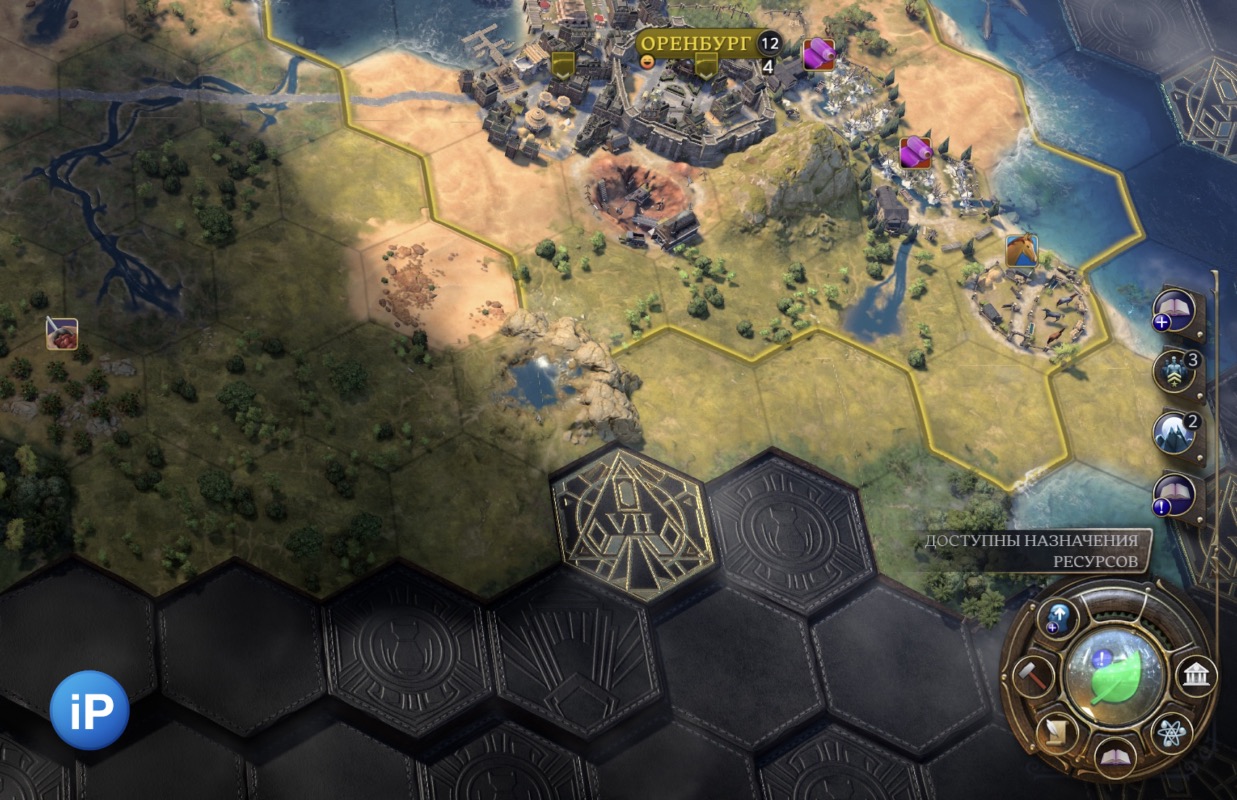Open the columned building civics button
The width and height of the screenshot is (1237, 800).
pos(1195,679)
